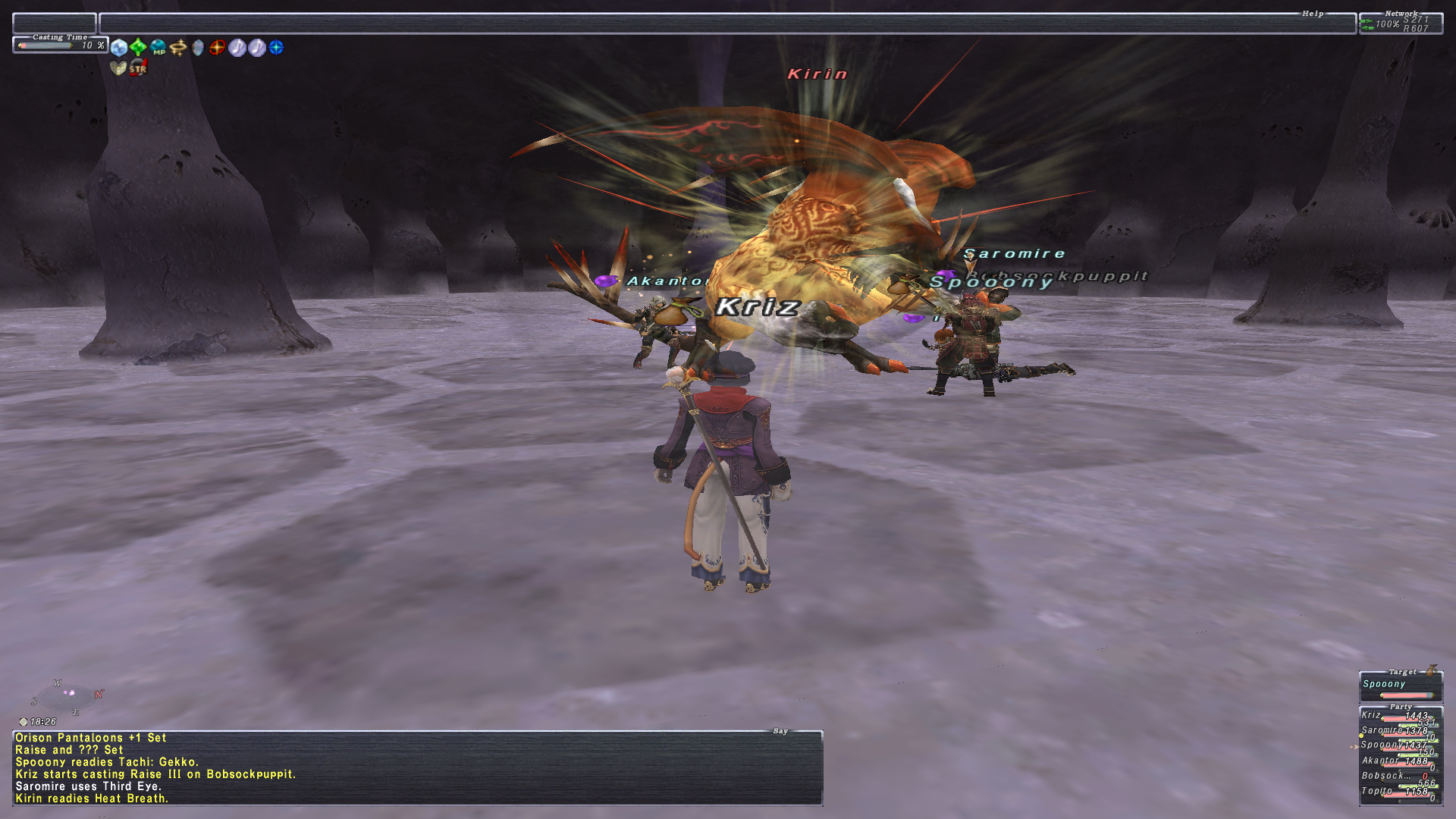Click the Network status box
The height and width of the screenshot is (819, 1456).
click(x=1401, y=24)
